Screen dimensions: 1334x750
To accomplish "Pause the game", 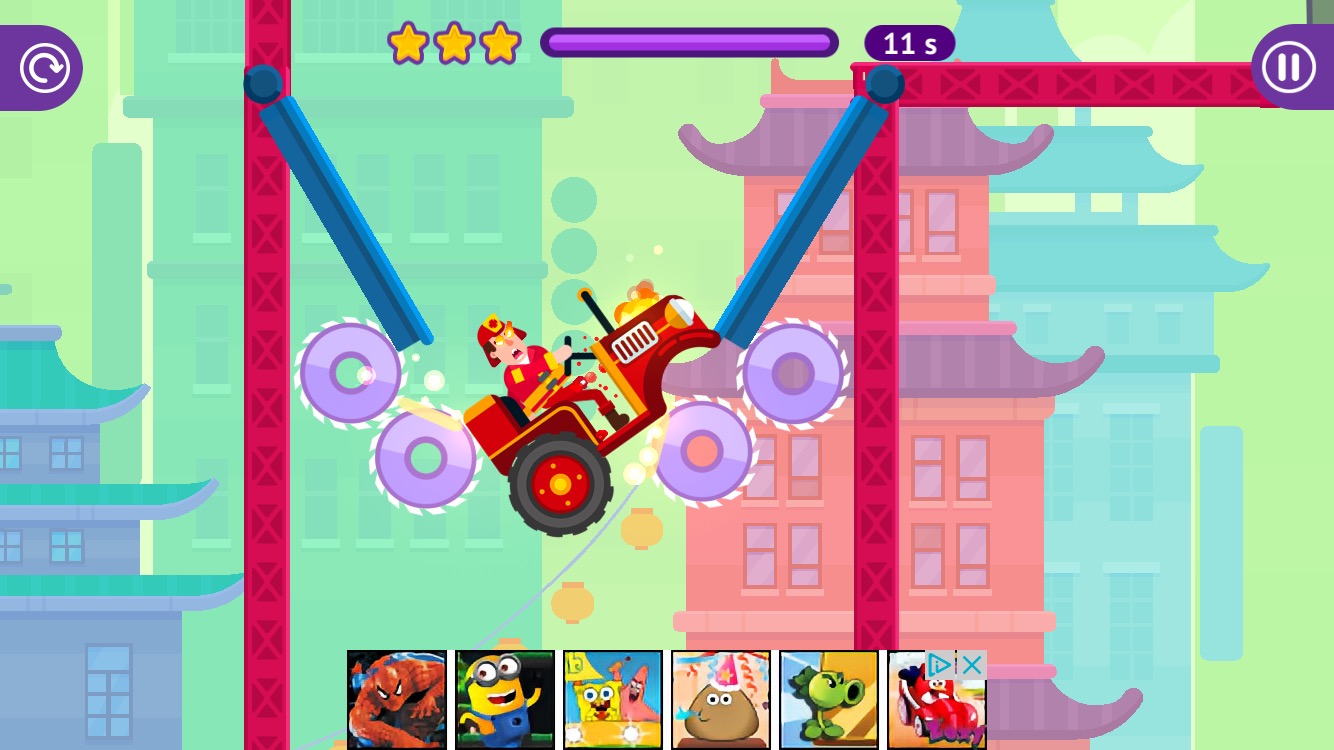I will pos(1288,67).
